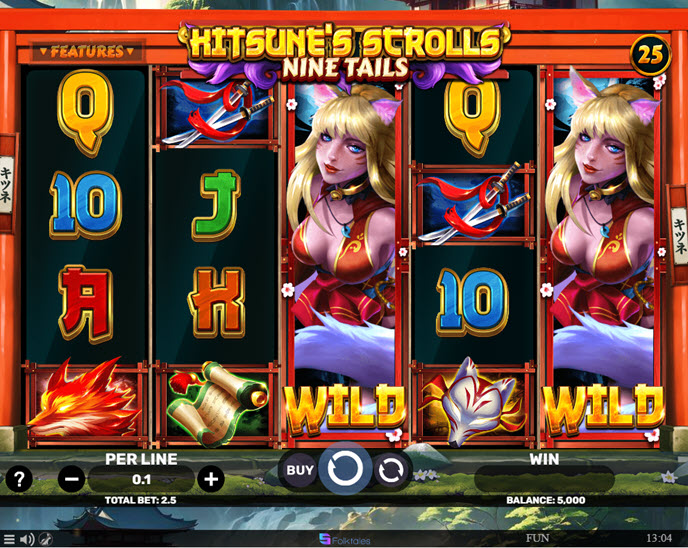The image size is (688, 548).
Task: Spin the reels with the center button
Action: point(345,468)
